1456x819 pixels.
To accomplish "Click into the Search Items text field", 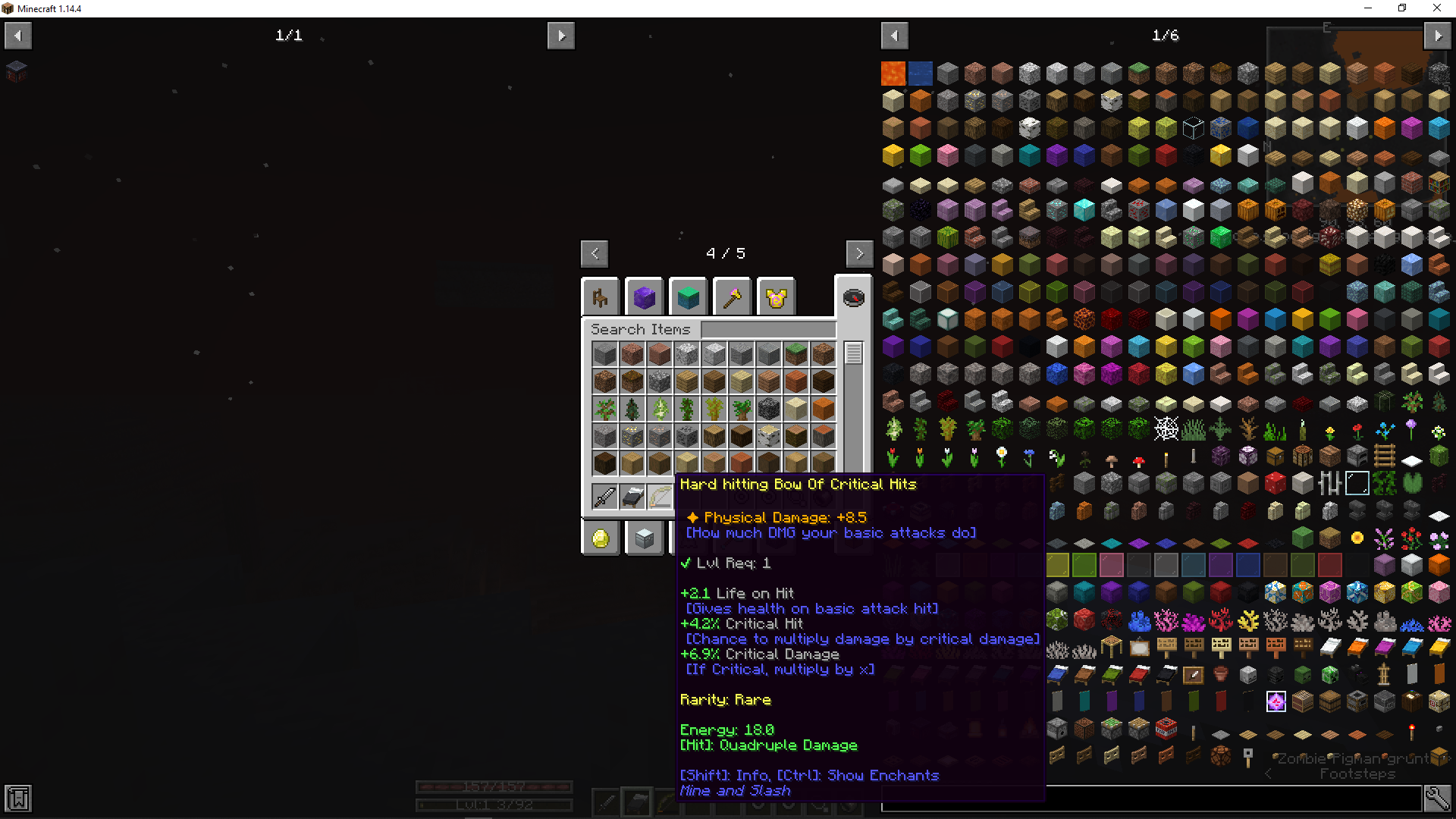I will 768,329.
